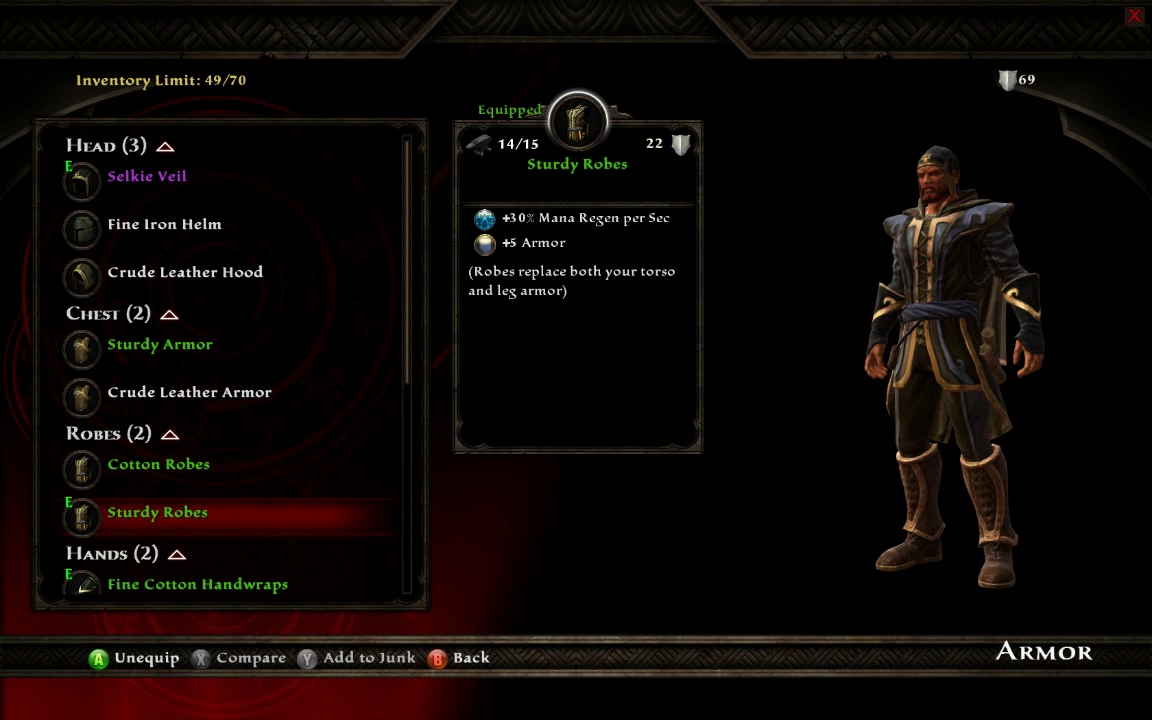Click the armor list scrollbar
Viewport: 1152px width, 720px height.
[x=407, y=260]
